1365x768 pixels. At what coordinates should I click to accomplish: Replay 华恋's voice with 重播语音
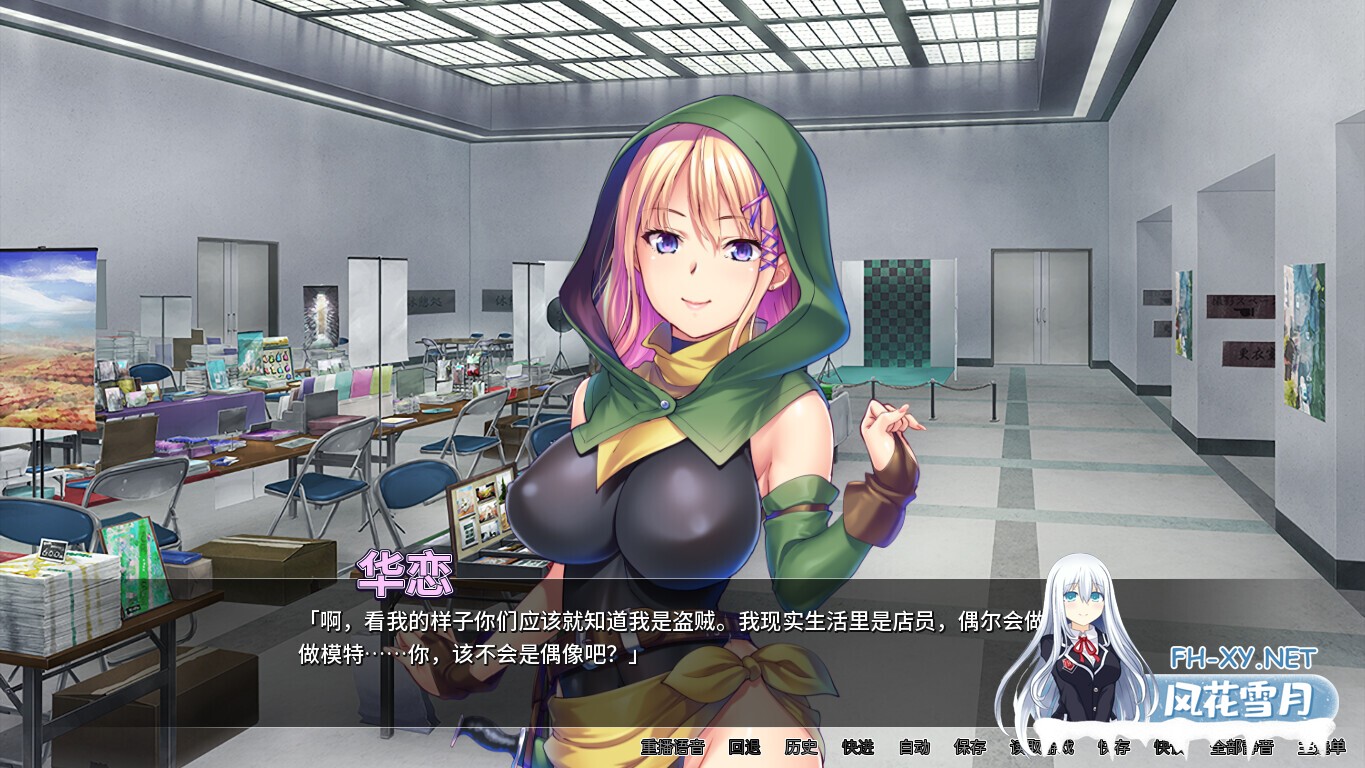pyautogui.click(x=673, y=747)
